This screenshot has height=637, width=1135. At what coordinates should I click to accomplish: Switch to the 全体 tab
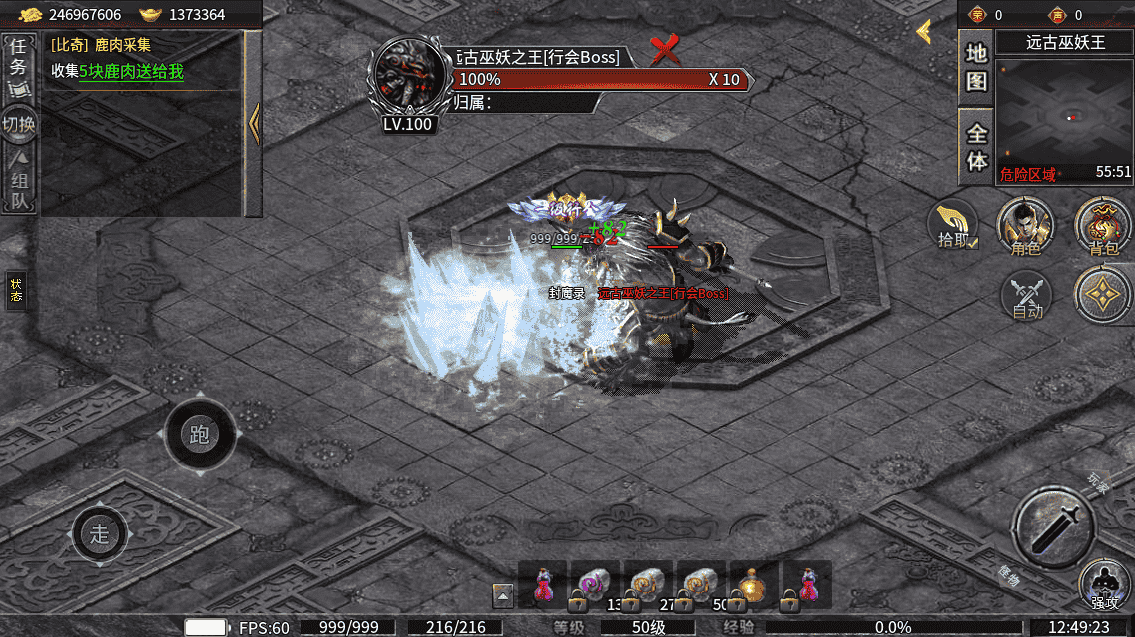(976, 146)
